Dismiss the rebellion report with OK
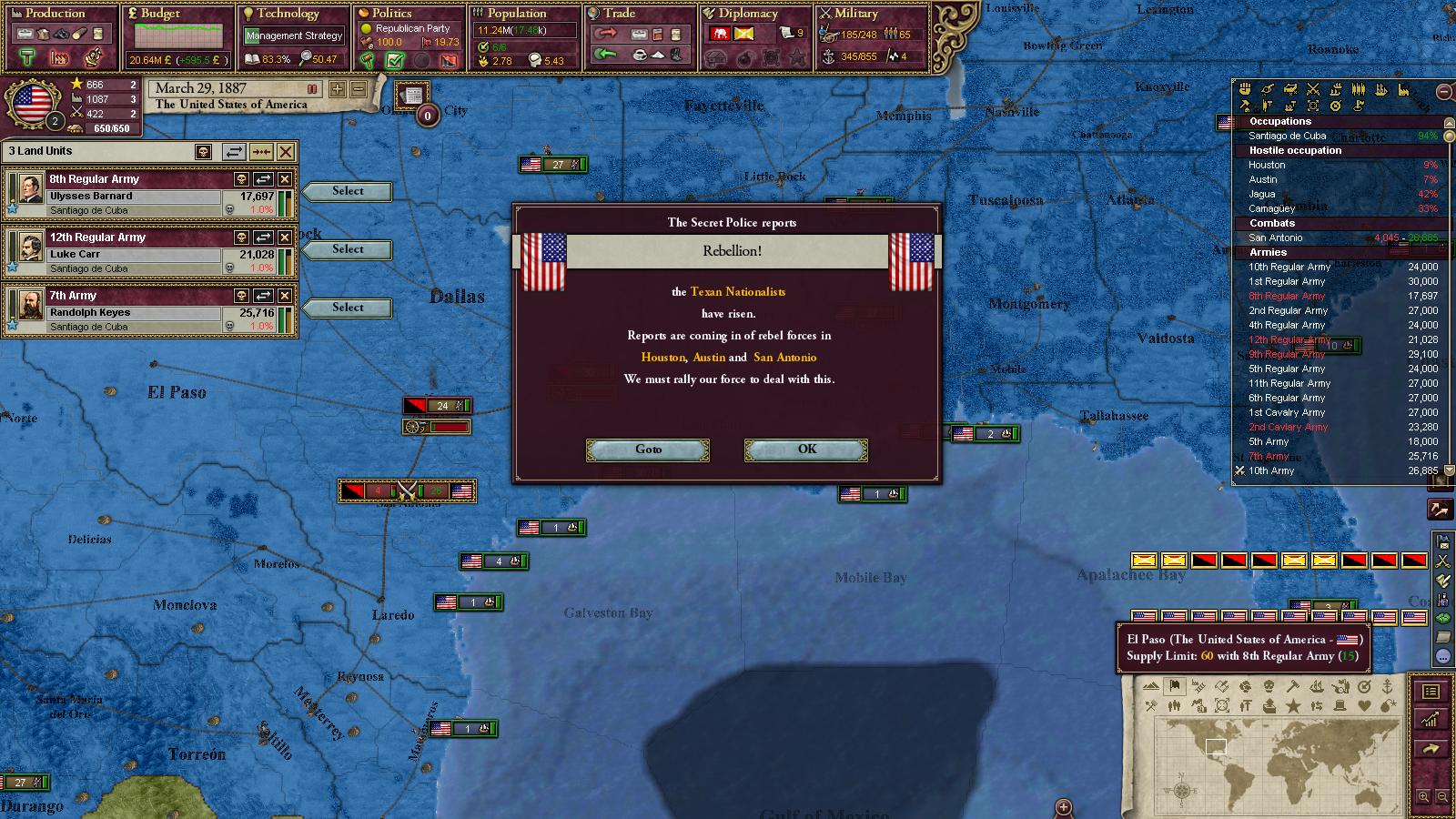1456x819 pixels. pos(805,450)
